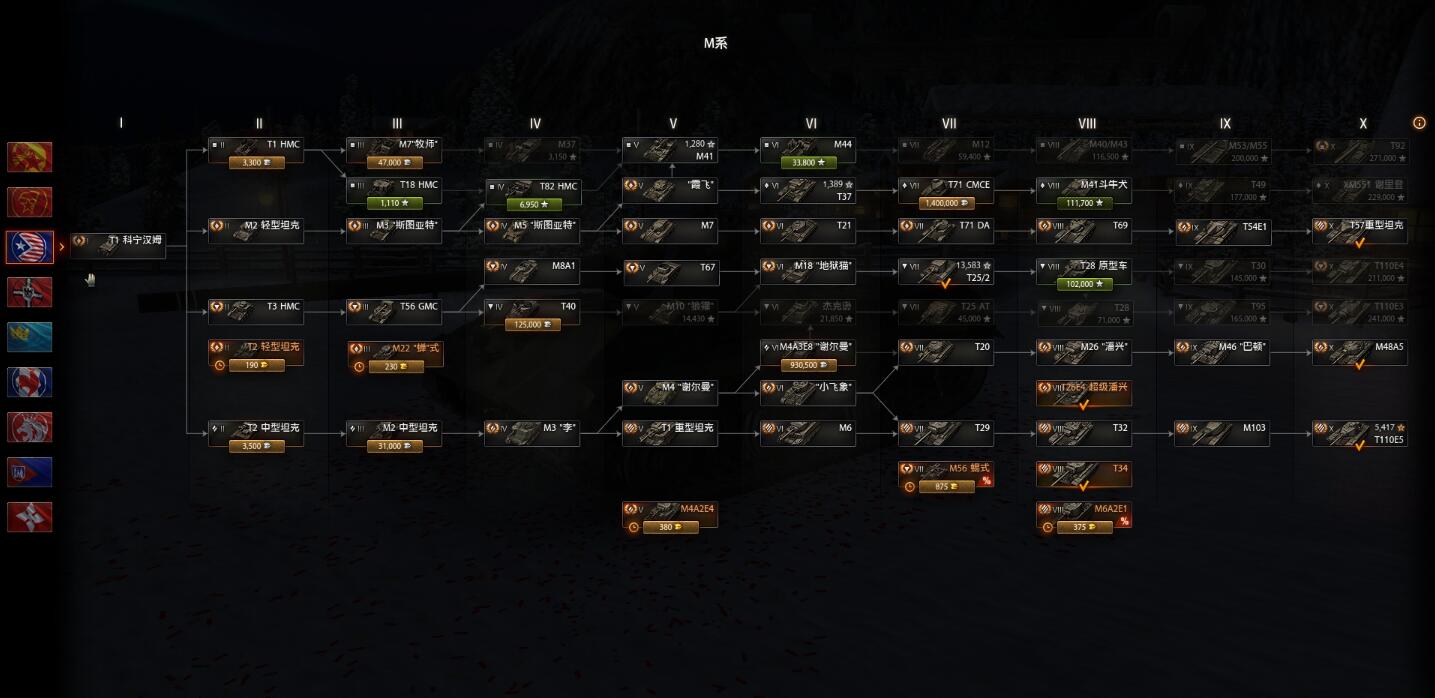Open the M4A2E4 premium tank node

tap(670, 514)
